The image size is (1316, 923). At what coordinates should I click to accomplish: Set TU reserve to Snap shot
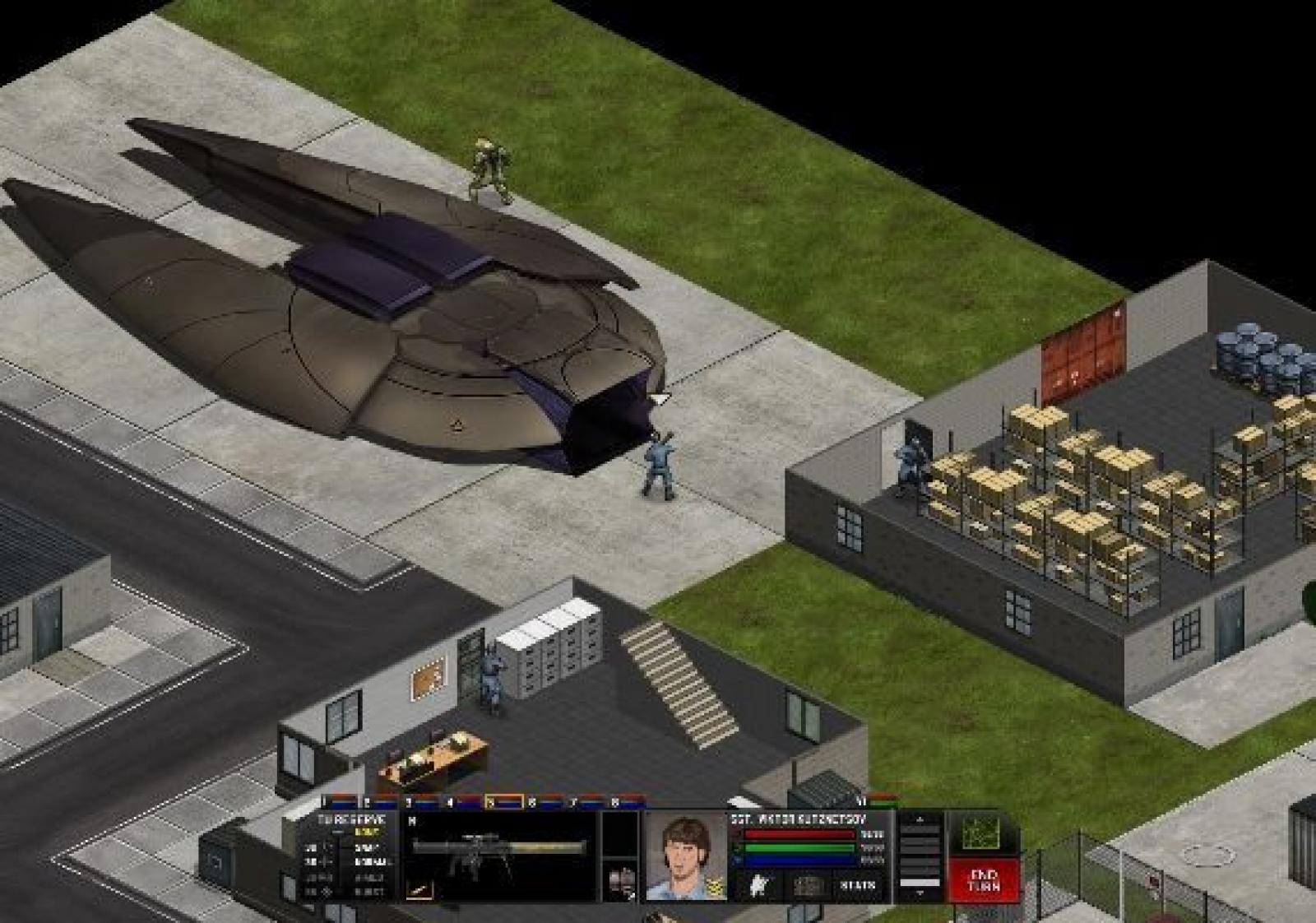tap(367, 847)
